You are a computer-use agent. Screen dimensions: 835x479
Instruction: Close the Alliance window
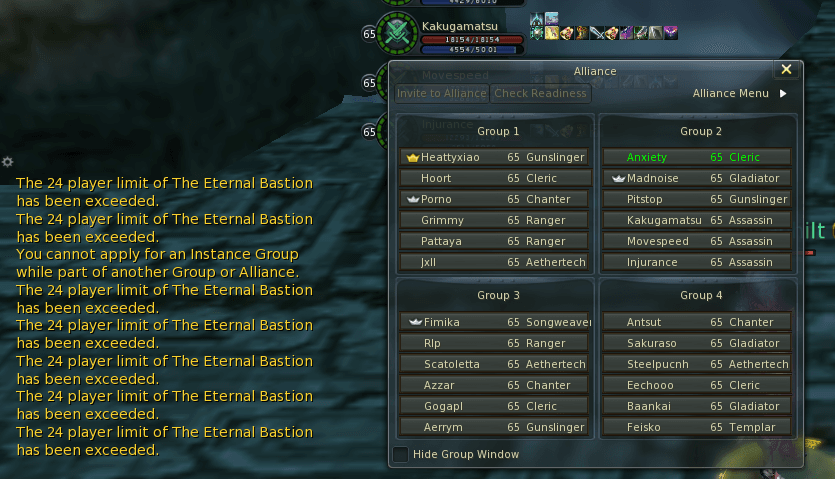[x=786, y=69]
